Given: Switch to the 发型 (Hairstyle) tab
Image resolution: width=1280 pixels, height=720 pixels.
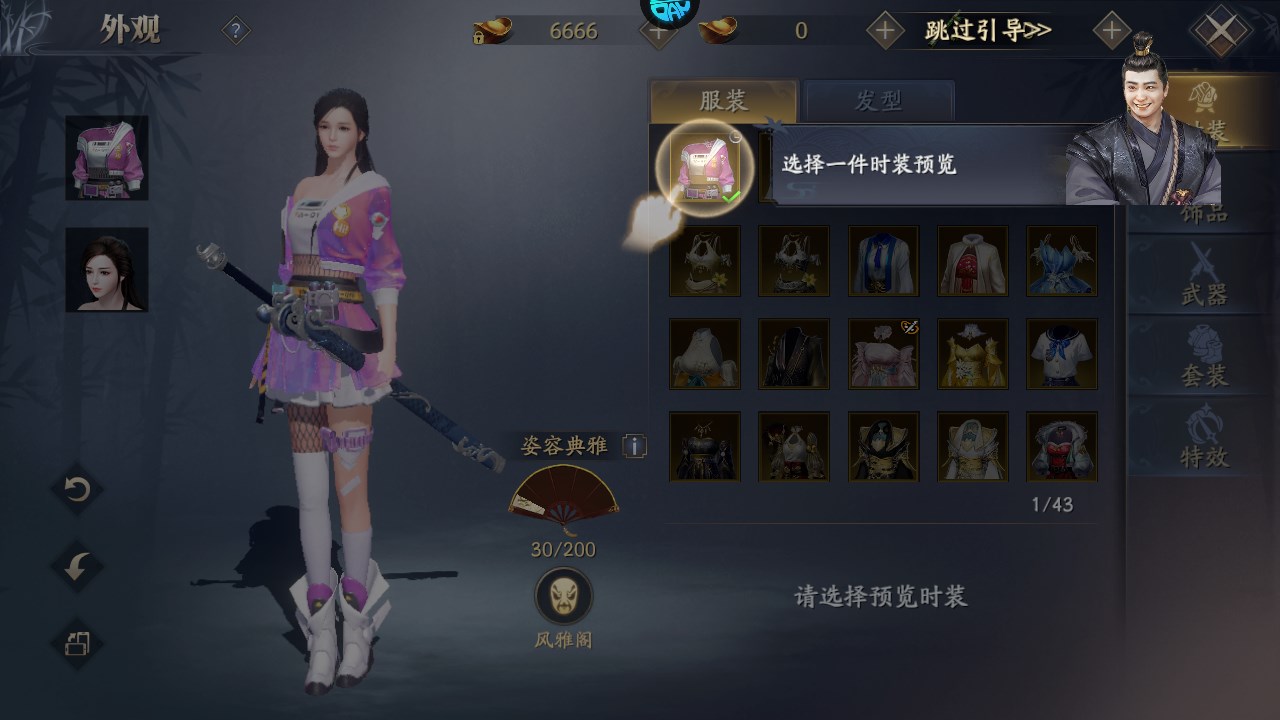Looking at the screenshot, I should 880,99.
